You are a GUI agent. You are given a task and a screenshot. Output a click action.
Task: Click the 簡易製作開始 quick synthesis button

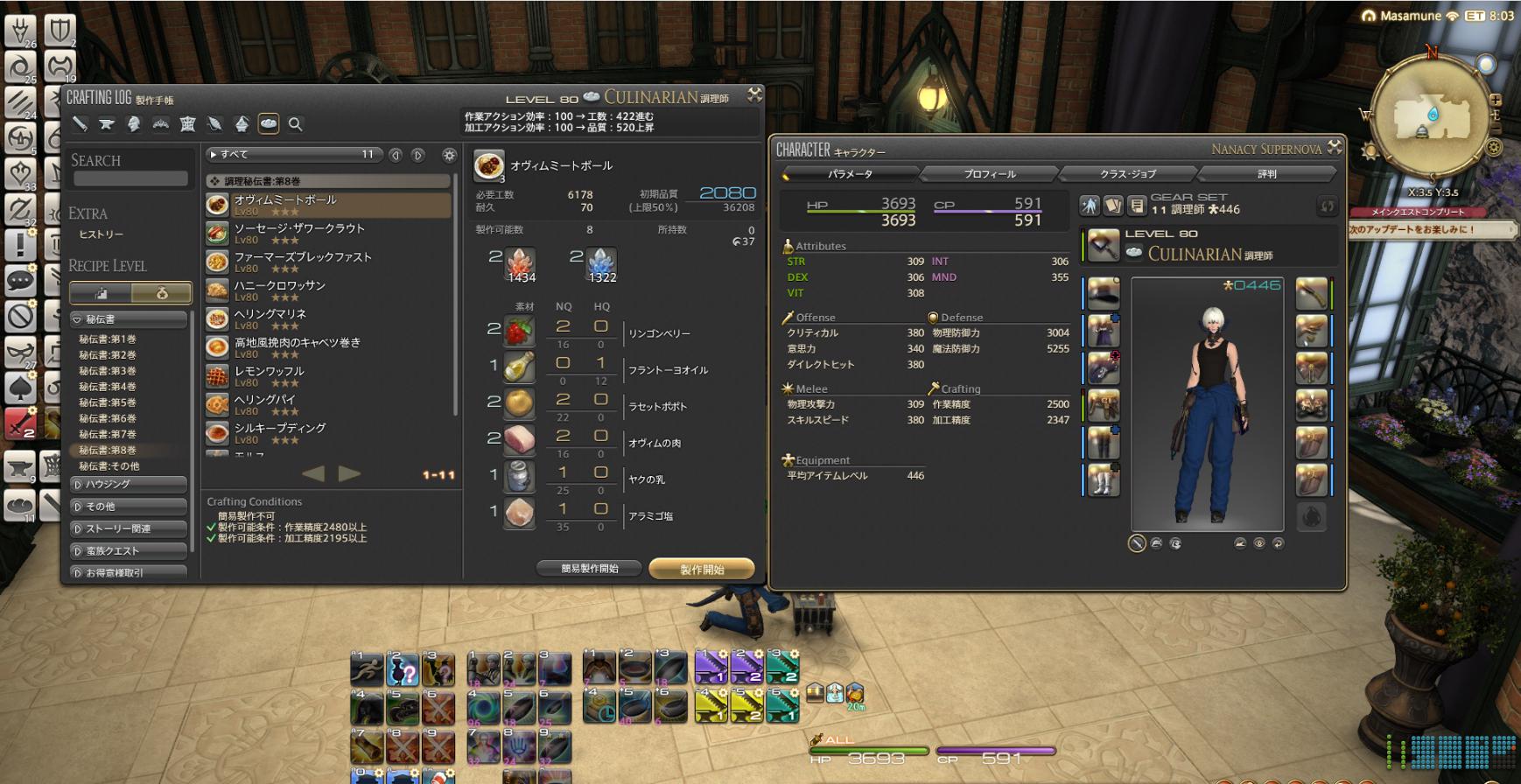click(589, 569)
